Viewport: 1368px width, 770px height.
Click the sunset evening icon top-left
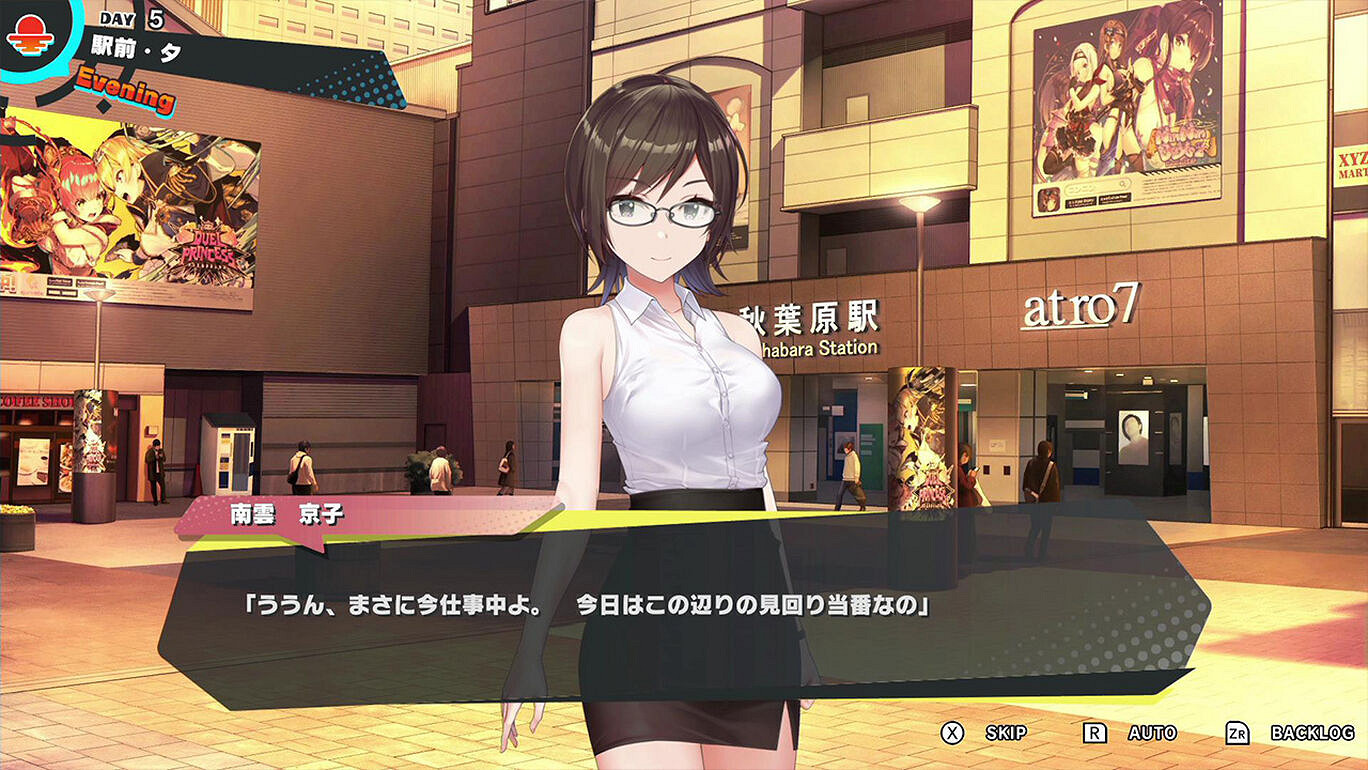point(35,38)
